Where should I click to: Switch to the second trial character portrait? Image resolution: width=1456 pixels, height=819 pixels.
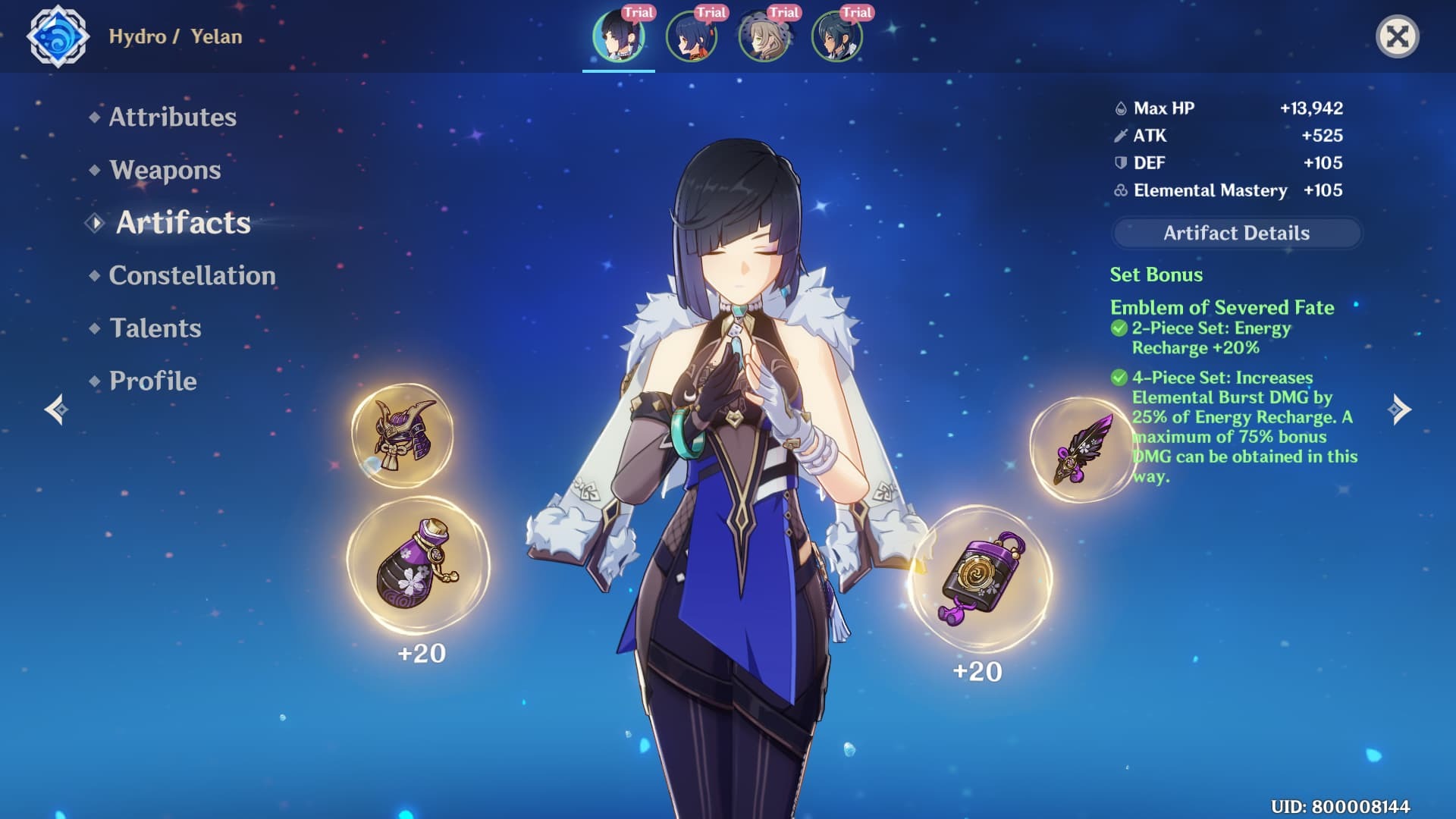[692, 36]
